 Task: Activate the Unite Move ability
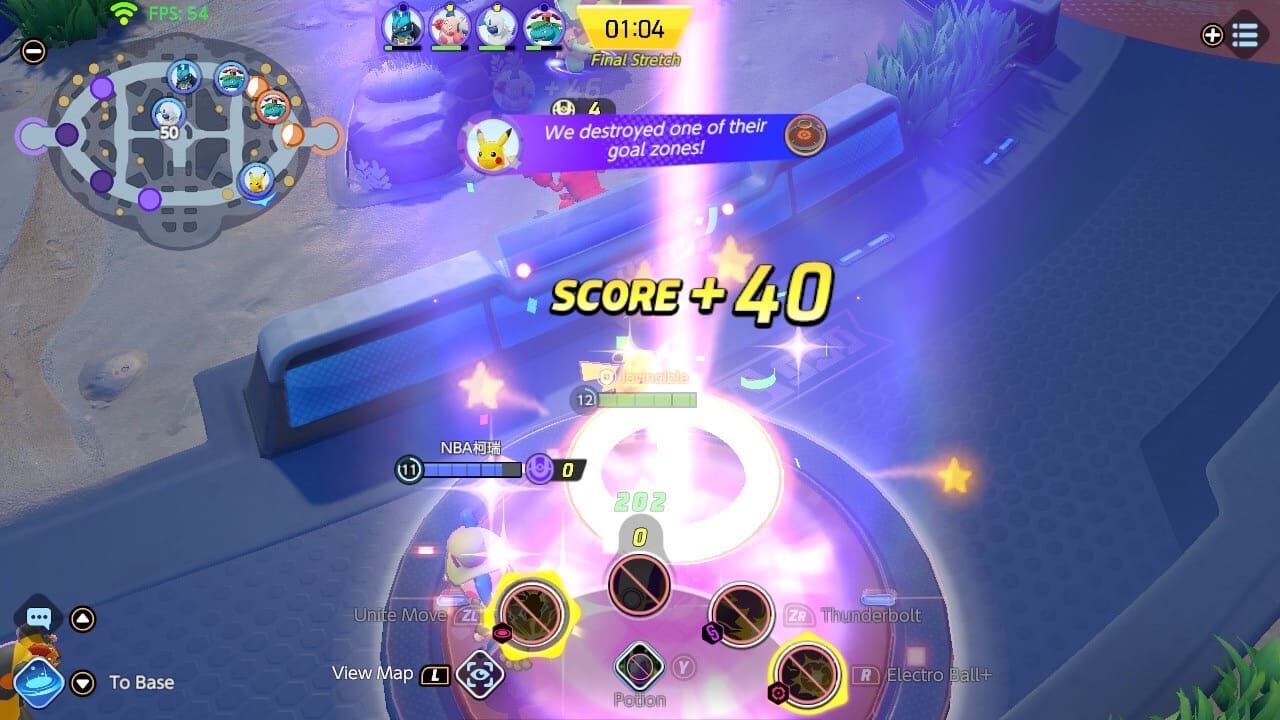(x=532, y=614)
